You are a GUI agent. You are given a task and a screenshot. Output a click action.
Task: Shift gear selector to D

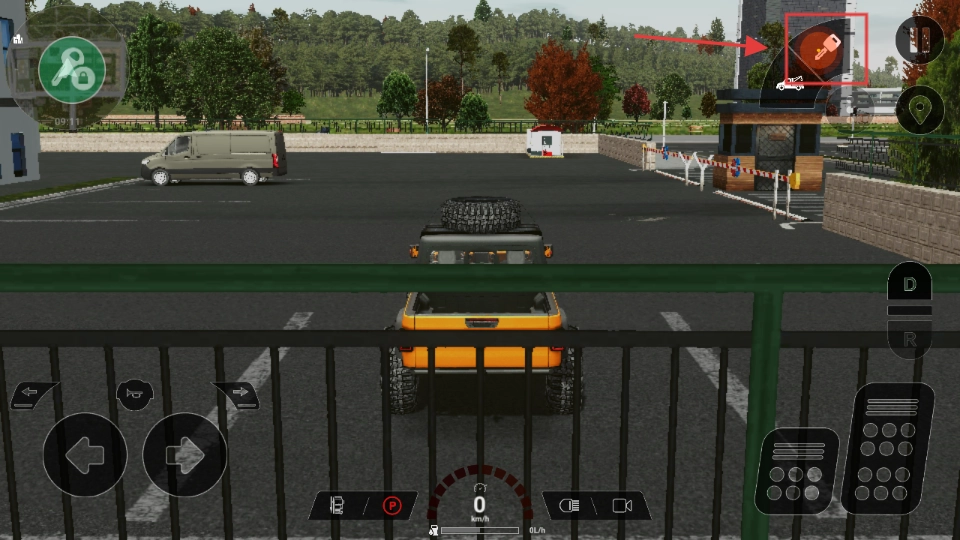tap(909, 284)
